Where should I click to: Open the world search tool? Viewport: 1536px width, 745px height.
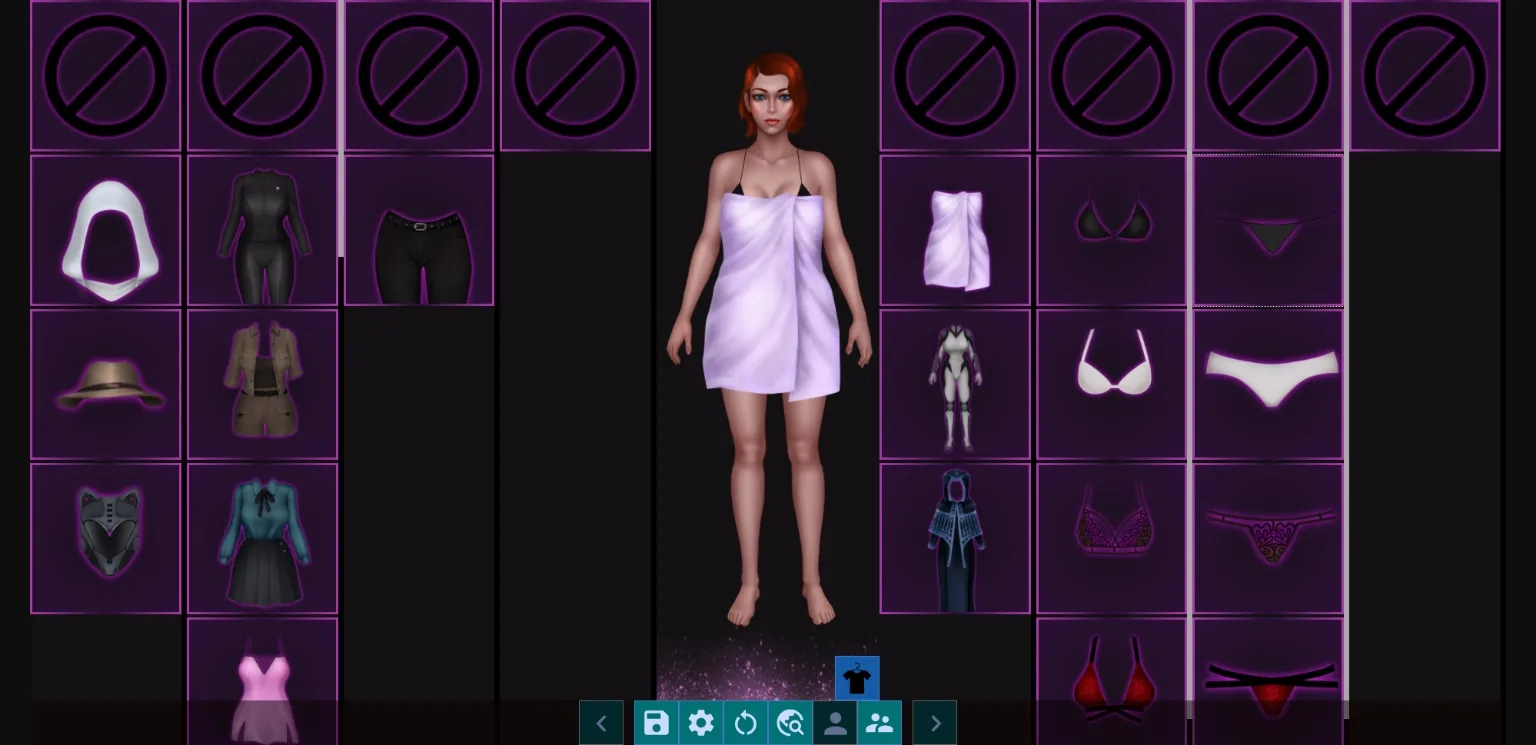coord(790,722)
